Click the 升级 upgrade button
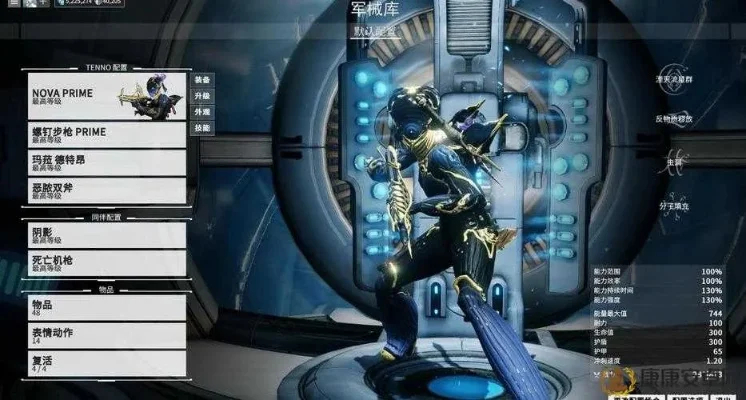 pos(203,96)
